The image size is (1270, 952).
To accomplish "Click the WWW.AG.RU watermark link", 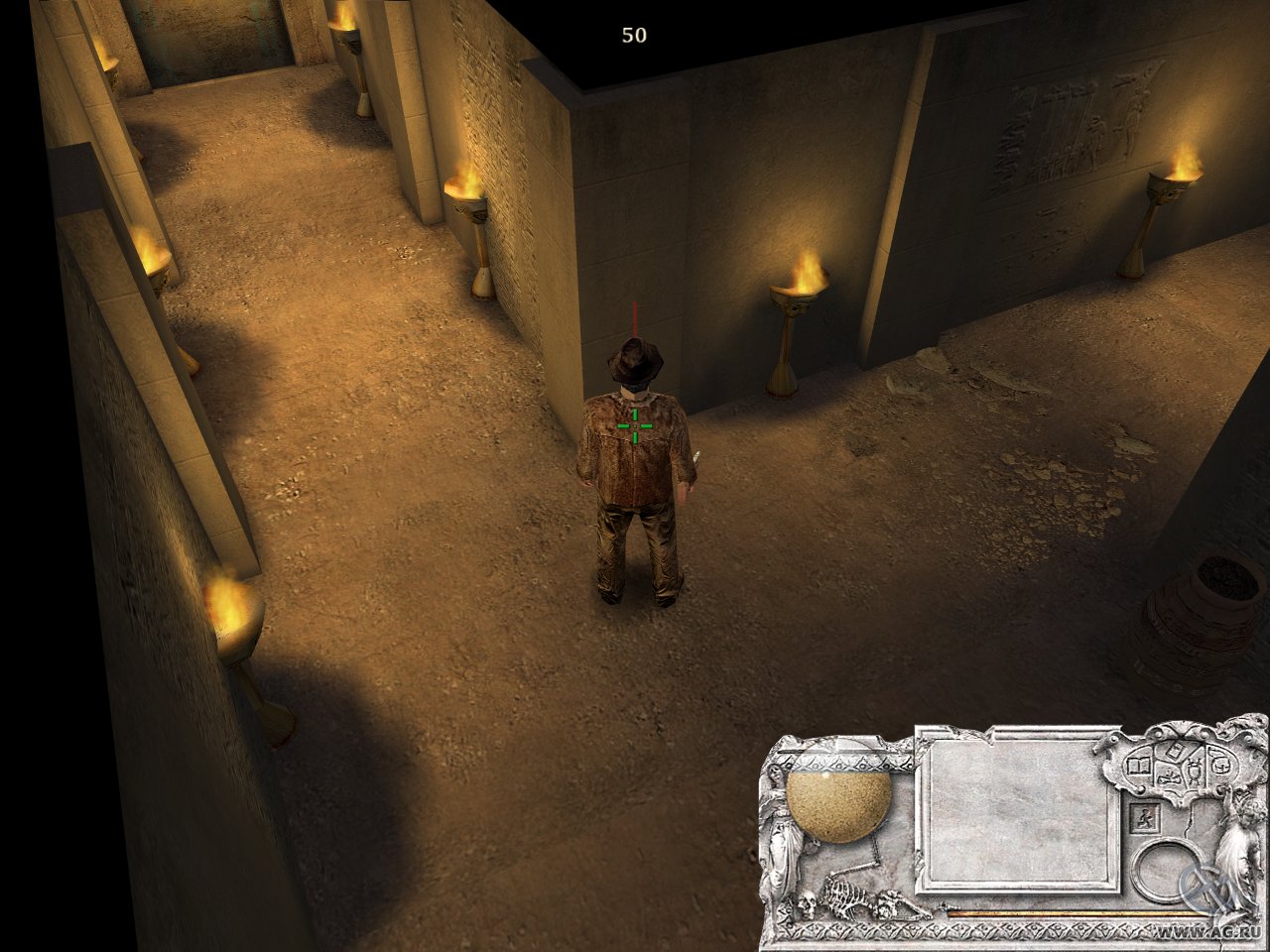I will point(1206,930).
